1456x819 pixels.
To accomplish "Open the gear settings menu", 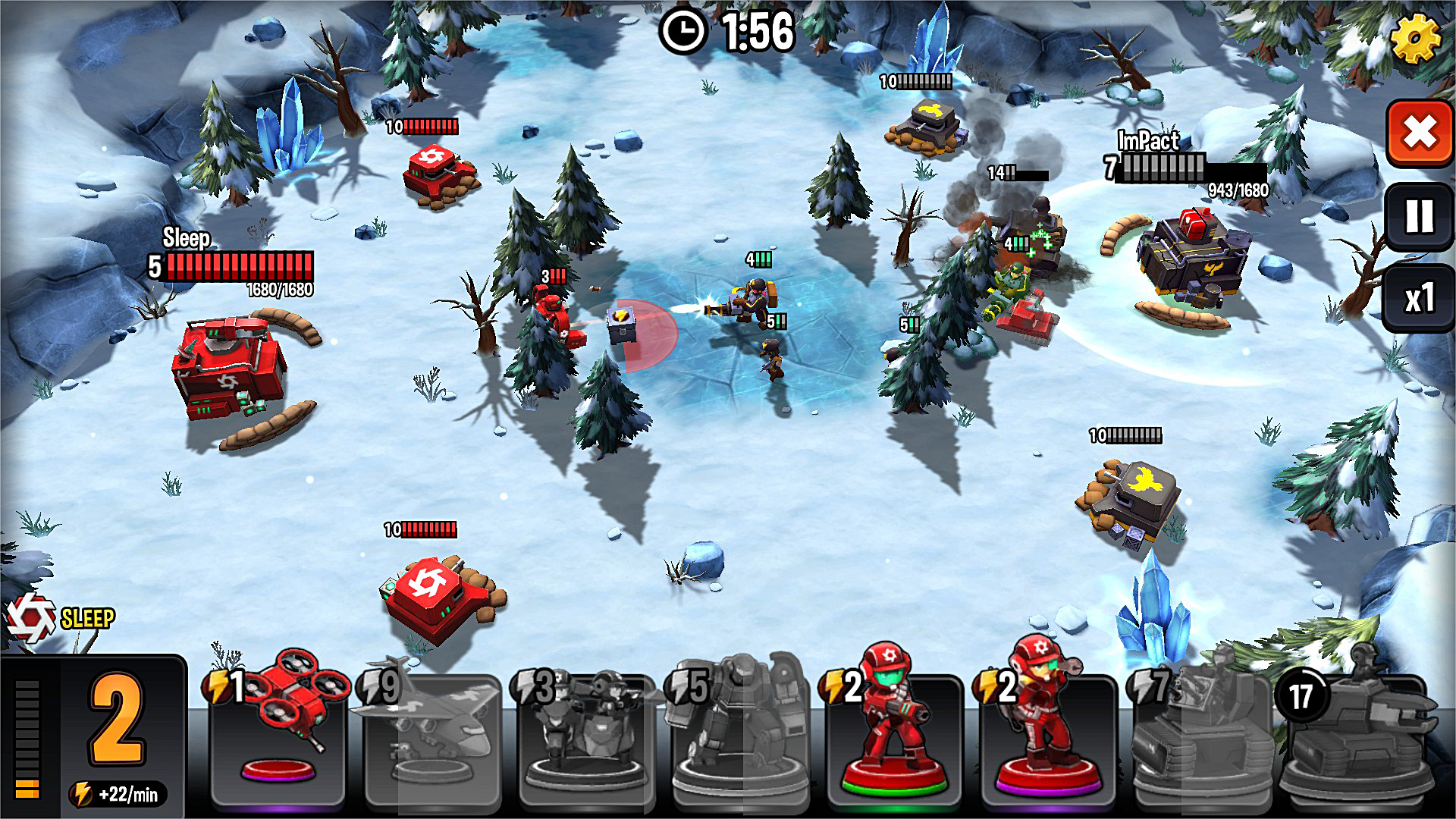I will [x=1415, y=38].
